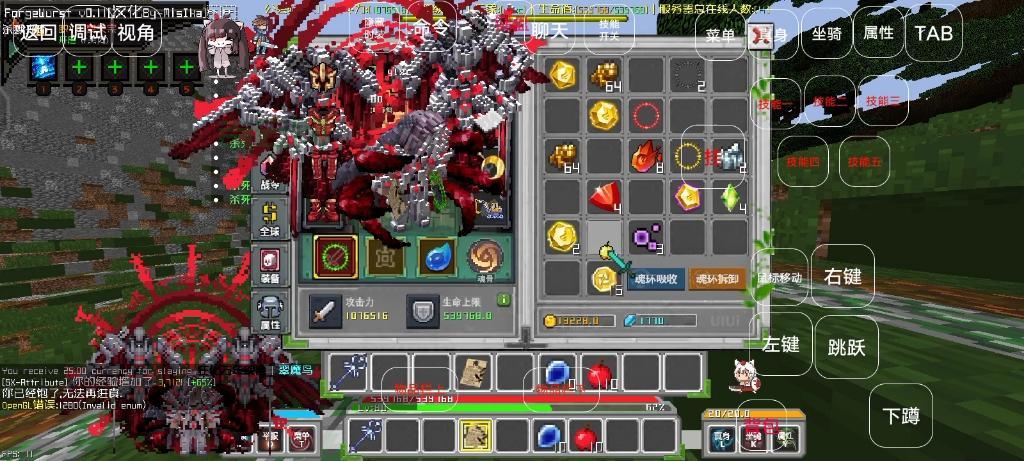Open the 属性 attributes touch button
Image resolution: width=1024 pixels, height=461 pixels.
(878, 33)
